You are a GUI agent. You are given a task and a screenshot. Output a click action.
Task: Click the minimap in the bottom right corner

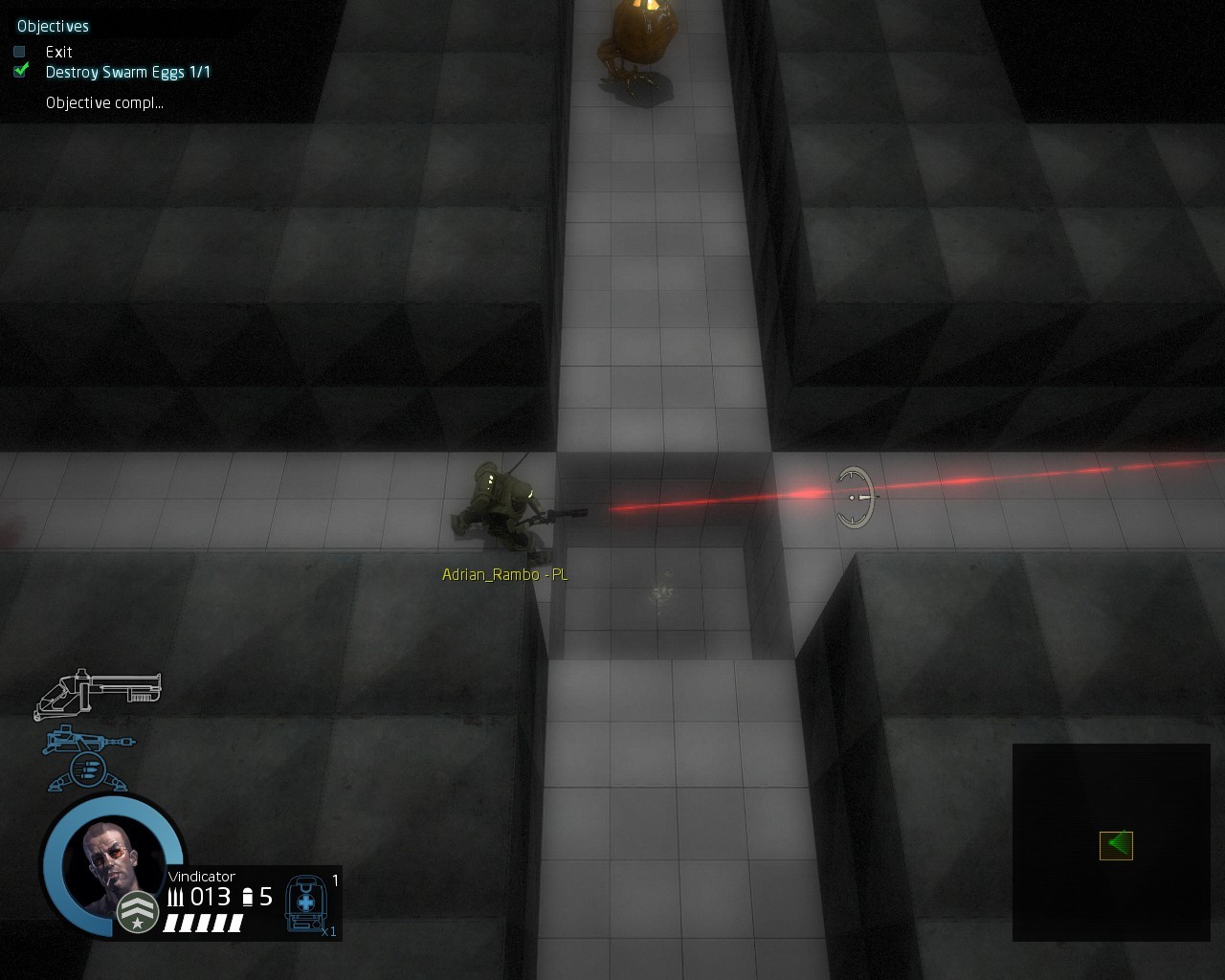pos(1110,843)
